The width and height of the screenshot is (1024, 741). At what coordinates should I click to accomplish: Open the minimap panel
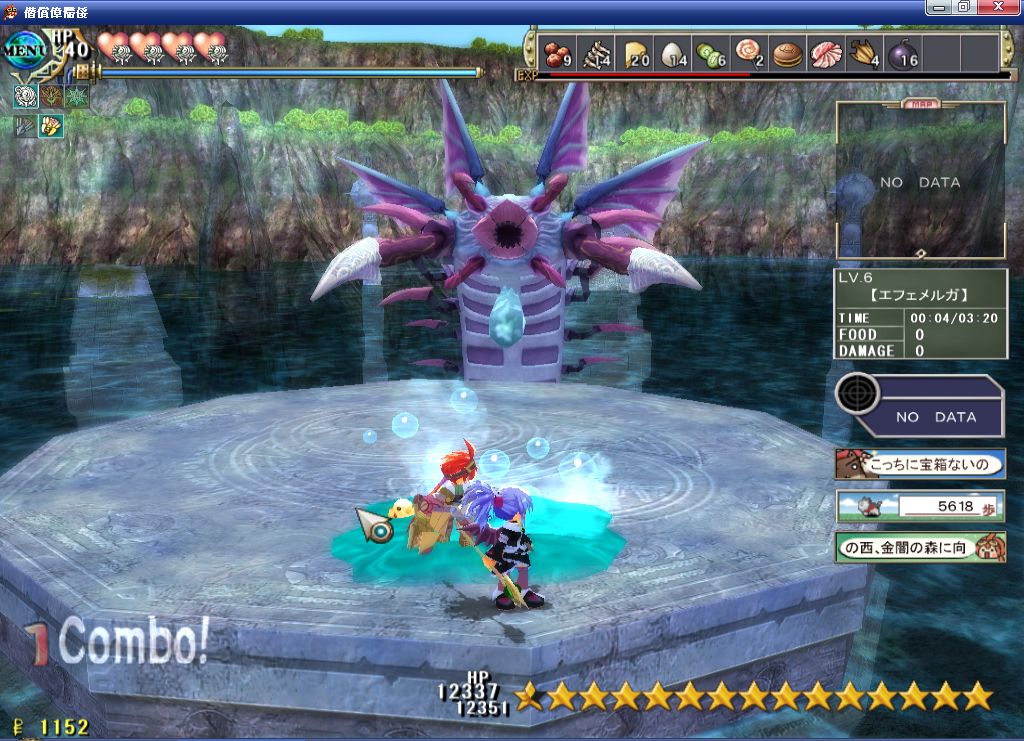pyautogui.click(x=921, y=182)
